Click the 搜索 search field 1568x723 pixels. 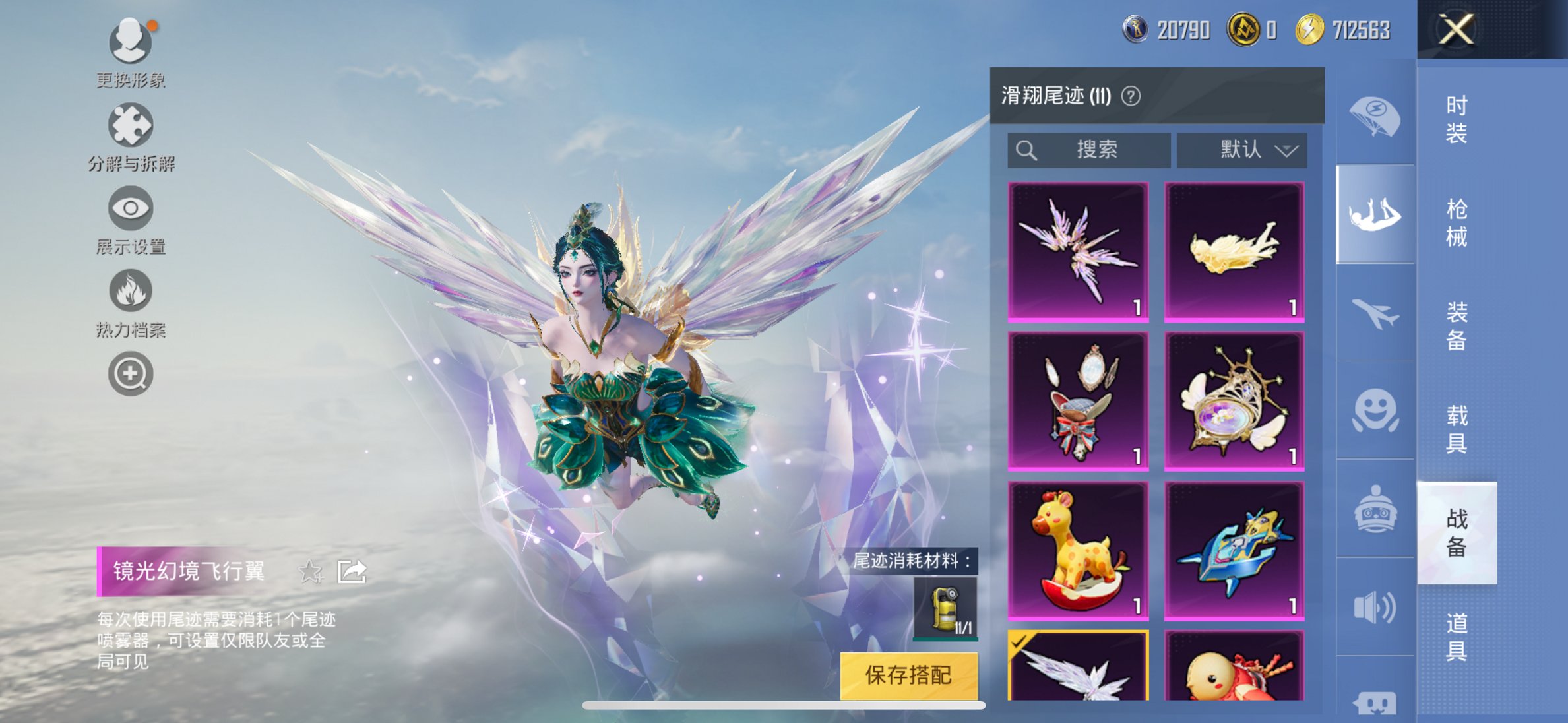[x=1088, y=150]
